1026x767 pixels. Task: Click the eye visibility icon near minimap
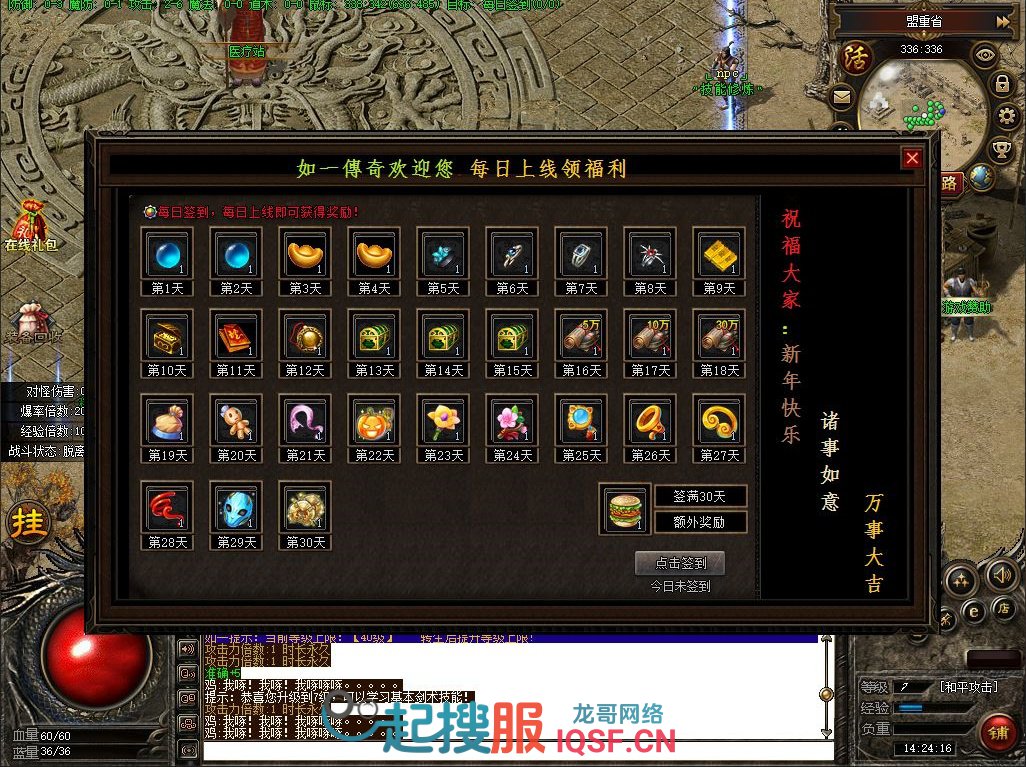[x=985, y=55]
